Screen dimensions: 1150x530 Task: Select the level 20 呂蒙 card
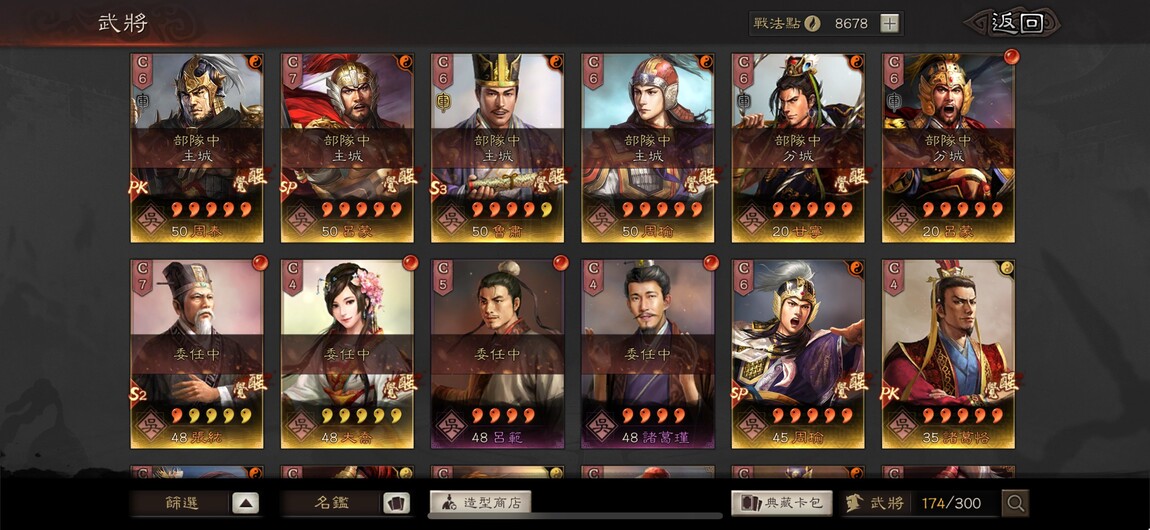[x=948, y=147]
